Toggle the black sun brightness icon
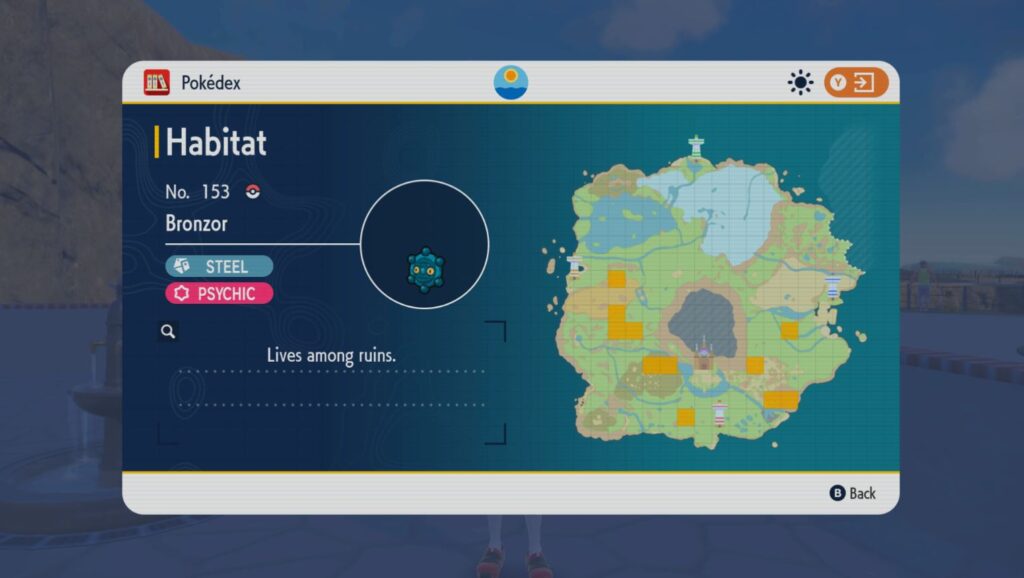This screenshot has width=1024, height=578. pos(800,82)
